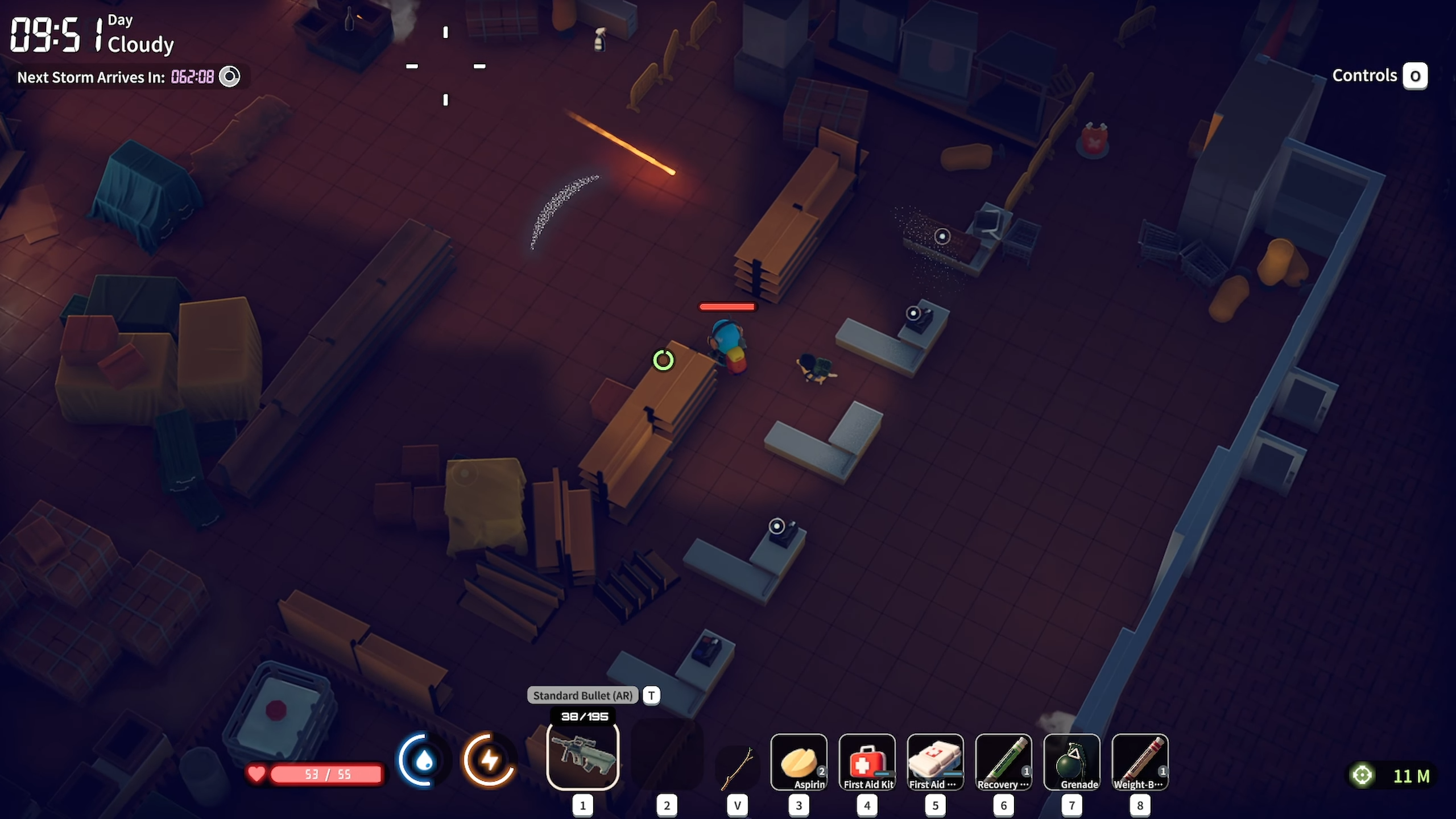Pick the Recovery injector in slot 6
This screenshot has height=819, width=1456.
click(x=1004, y=762)
